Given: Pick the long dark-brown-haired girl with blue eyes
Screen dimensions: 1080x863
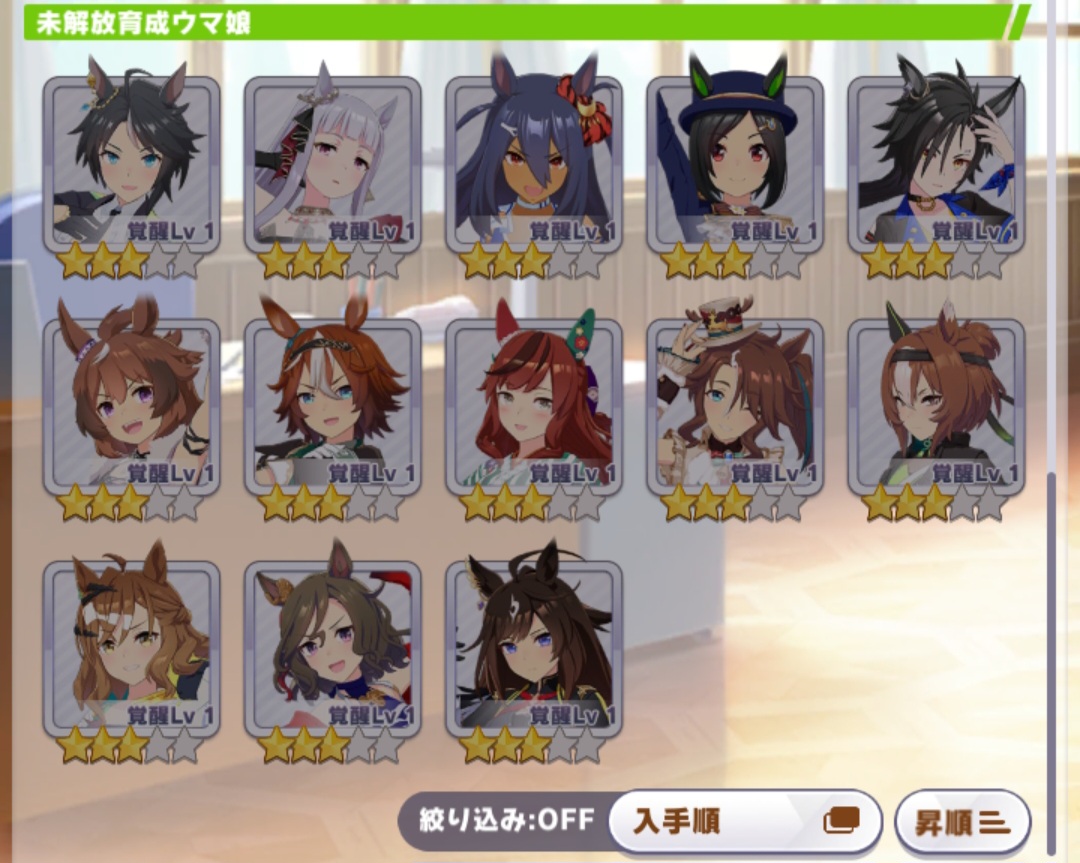Looking at the screenshot, I should click(533, 649).
